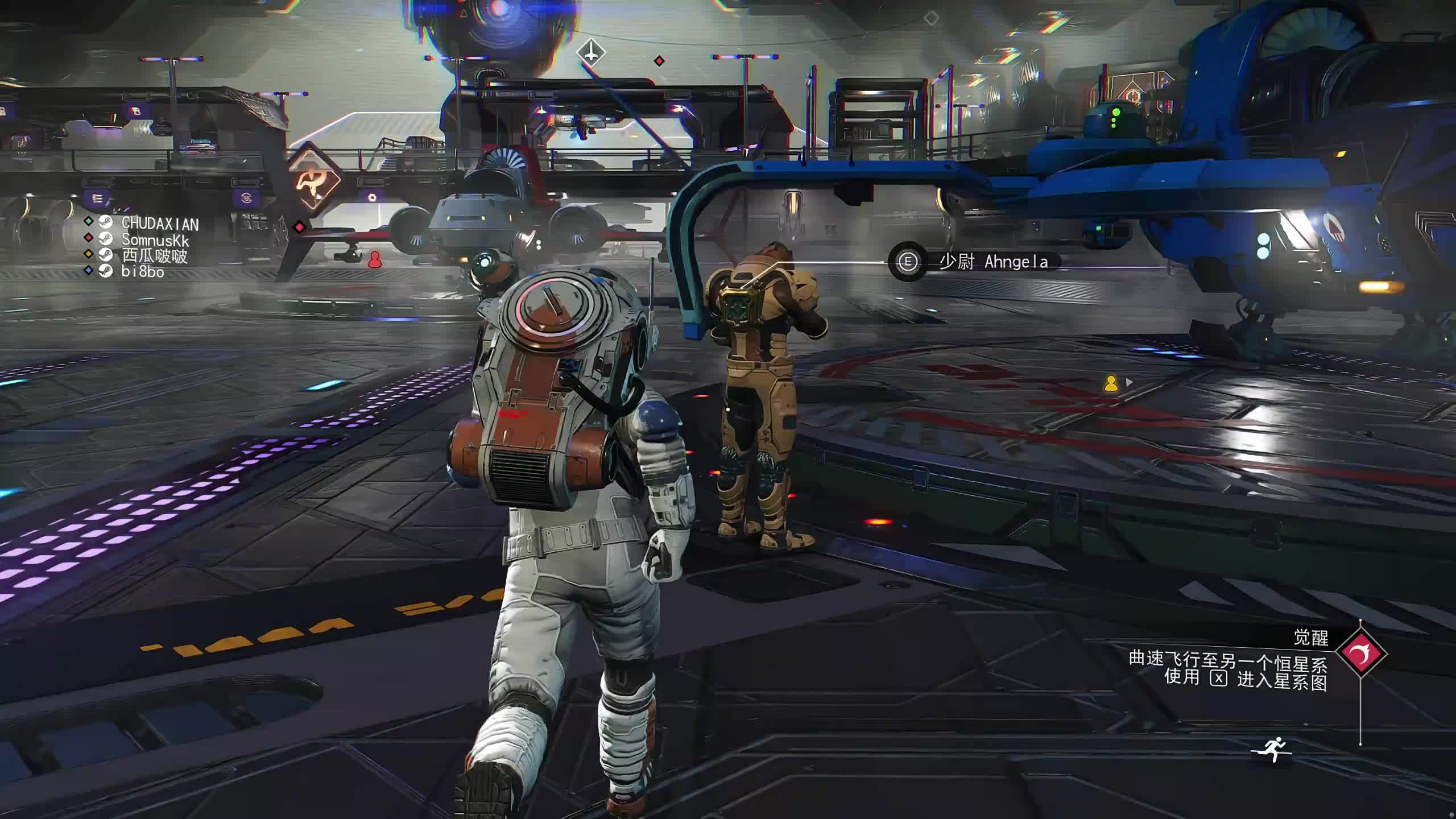Open the 觉醒 mission tracker icon
The image size is (1456, 819).
click(1361, 653)
